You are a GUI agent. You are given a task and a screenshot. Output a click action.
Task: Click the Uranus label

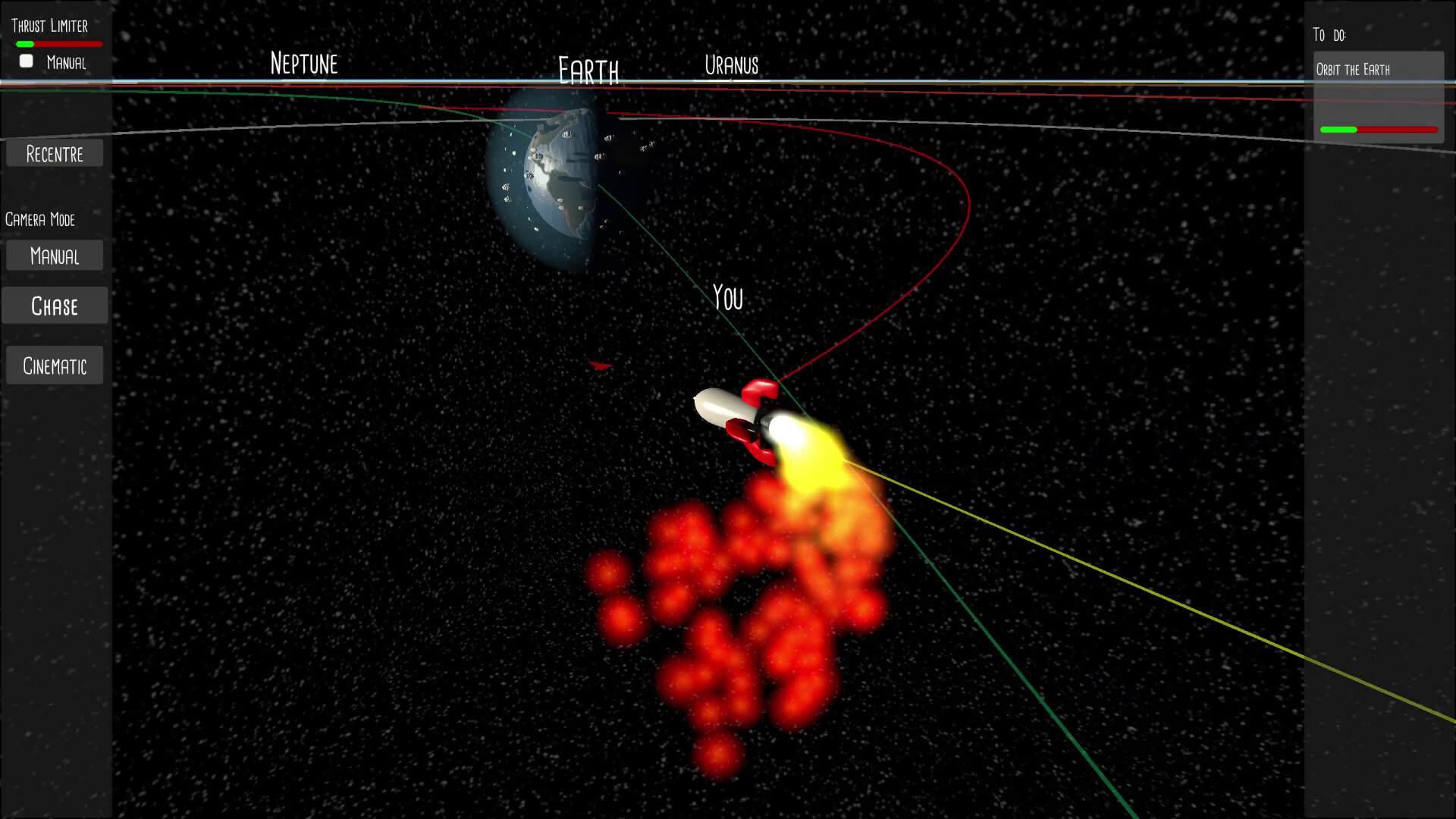[730, 66]
